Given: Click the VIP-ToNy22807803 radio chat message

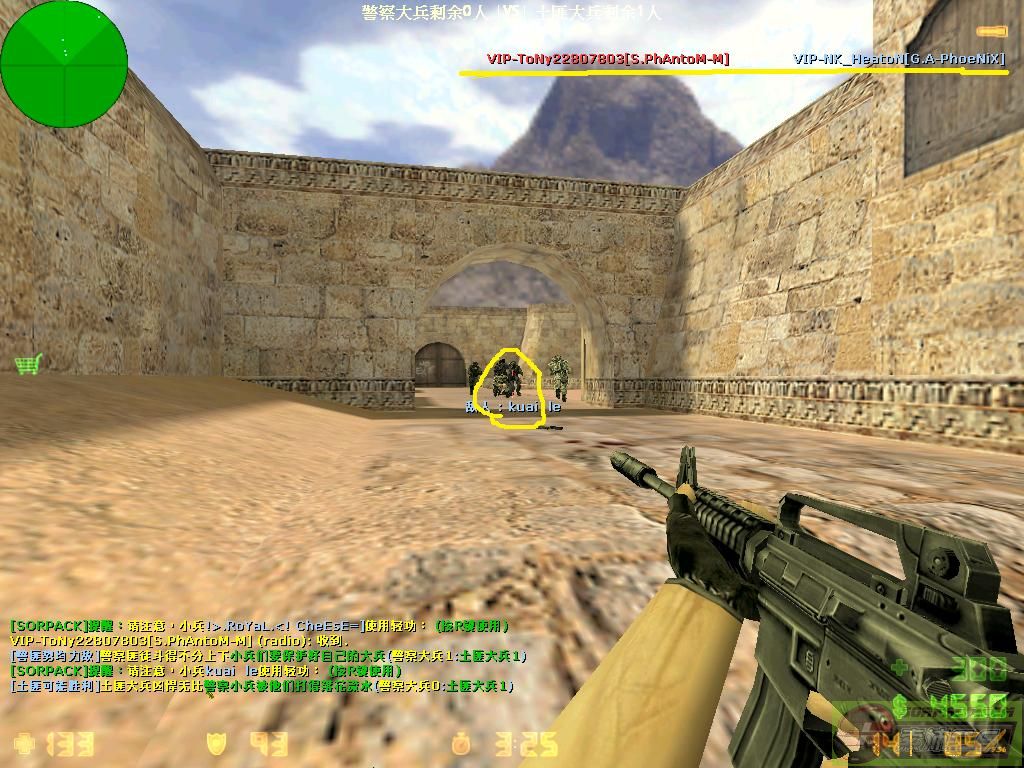Looking at the screenshot, I should click(x=177, y=640).
